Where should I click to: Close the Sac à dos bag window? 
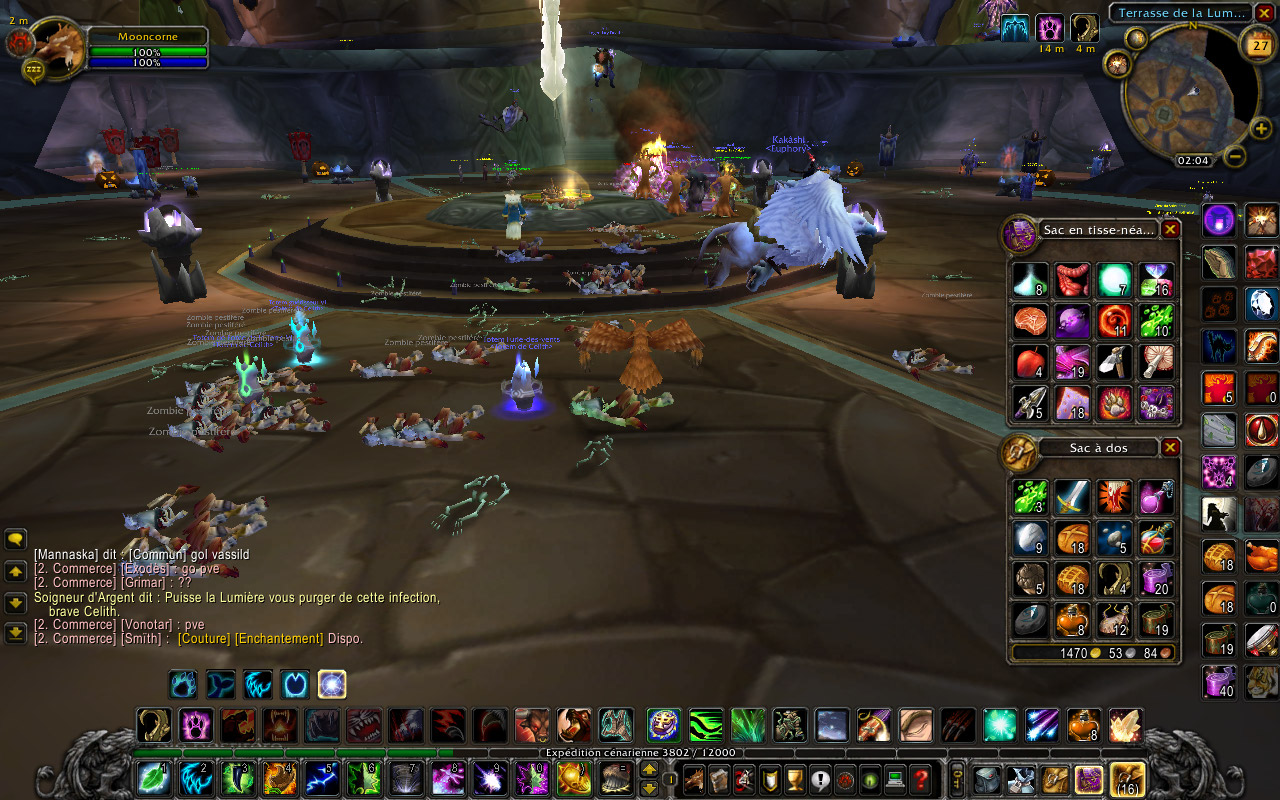(1170, 448)
